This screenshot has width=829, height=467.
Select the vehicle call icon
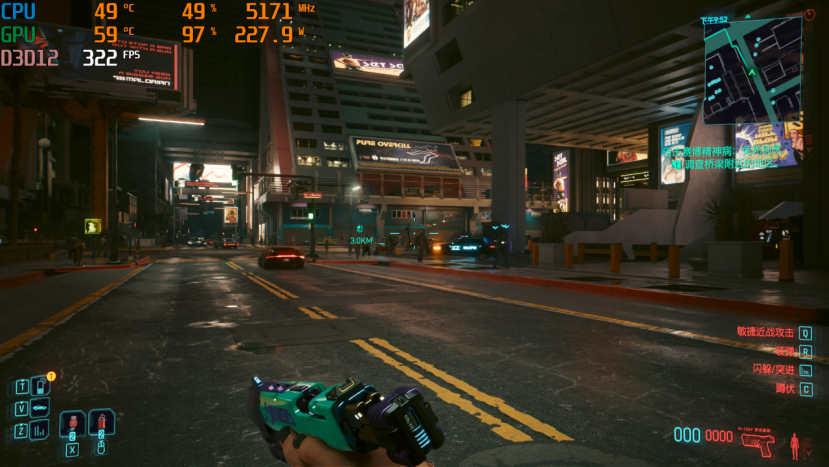40,408
